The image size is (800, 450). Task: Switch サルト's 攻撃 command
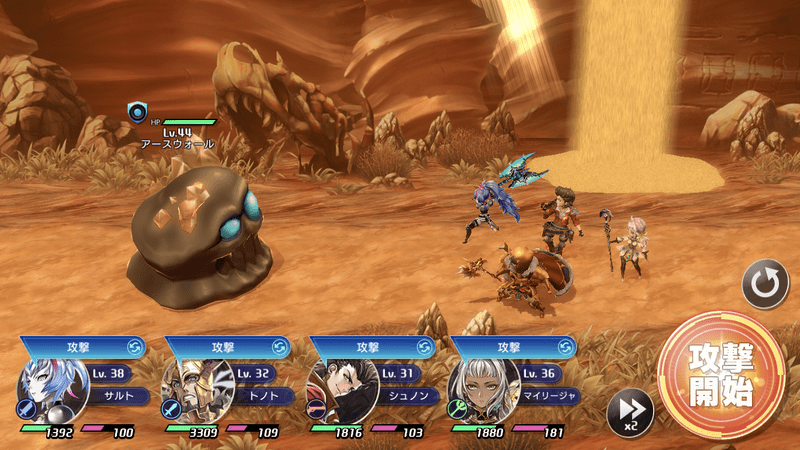point(135,347)
